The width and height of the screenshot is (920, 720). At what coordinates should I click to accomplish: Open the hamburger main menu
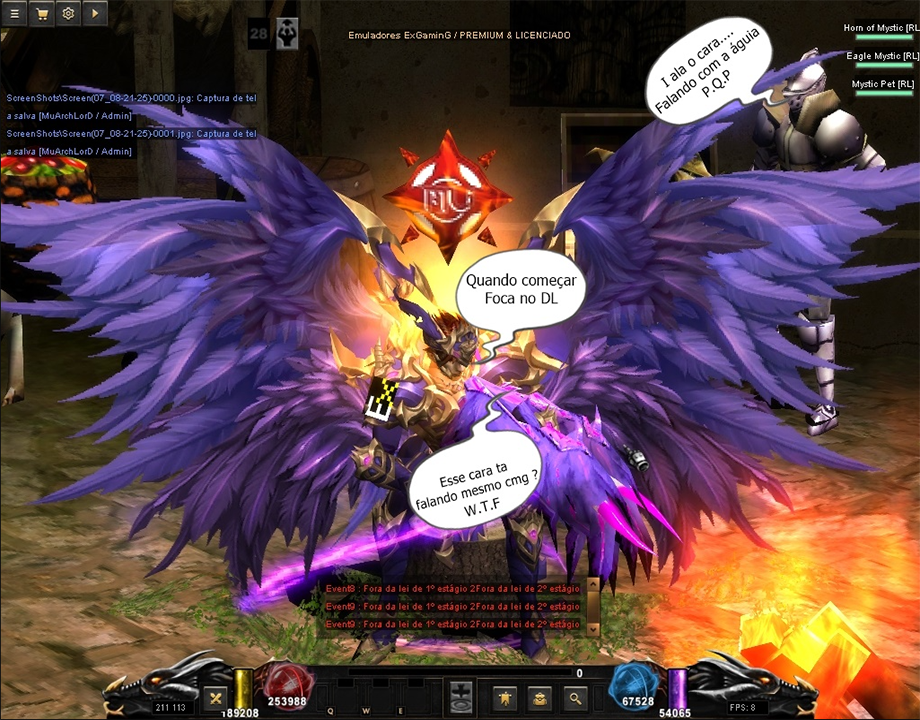[x=15, y=14]
